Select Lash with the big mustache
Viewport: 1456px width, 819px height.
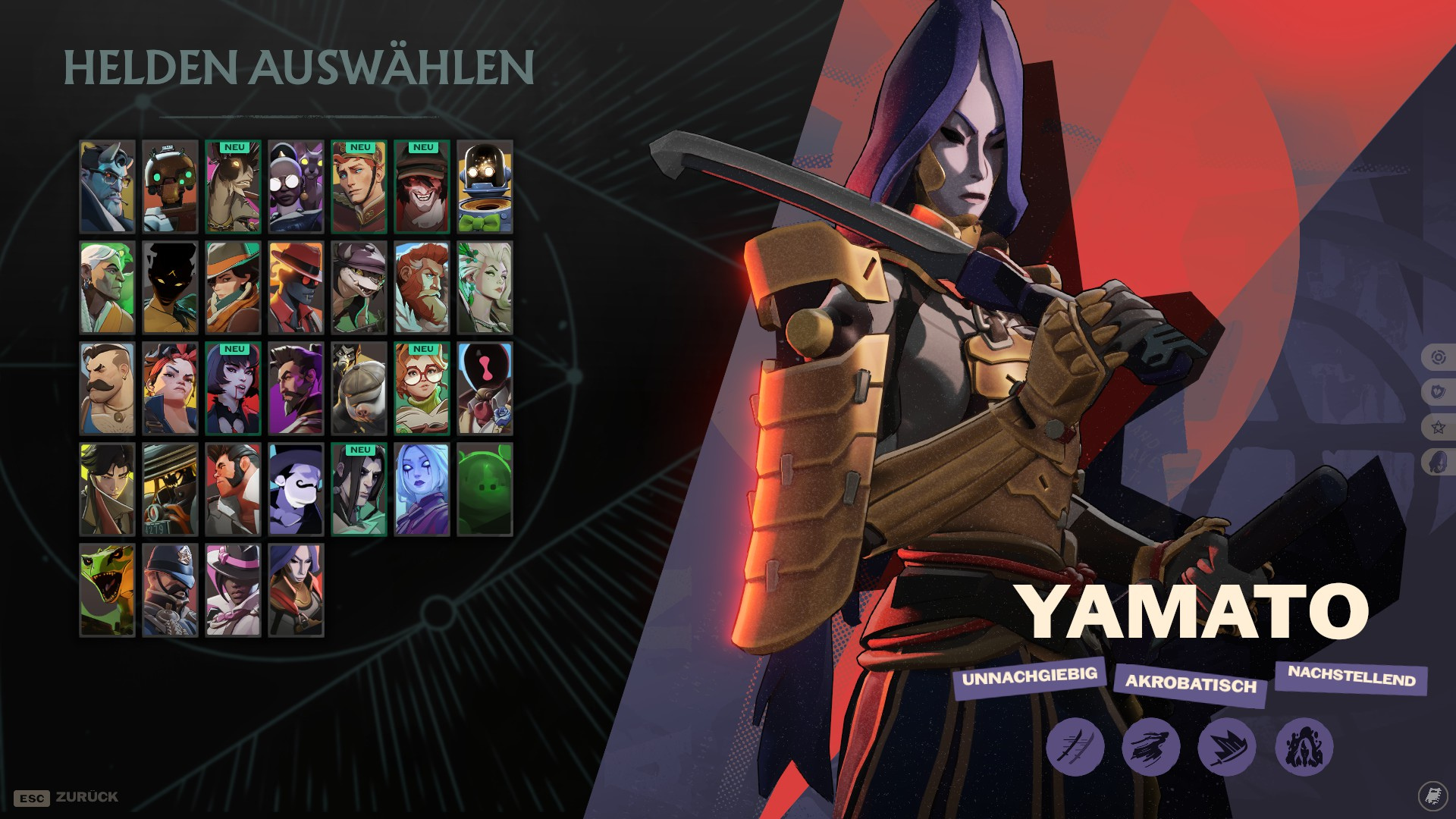[x=107, y=389]
